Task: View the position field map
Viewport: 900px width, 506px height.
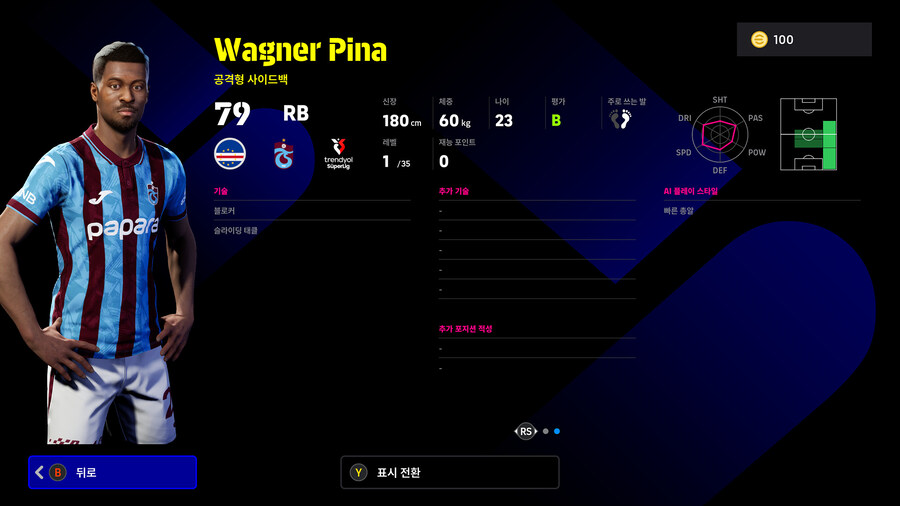Action: (808, 135)
